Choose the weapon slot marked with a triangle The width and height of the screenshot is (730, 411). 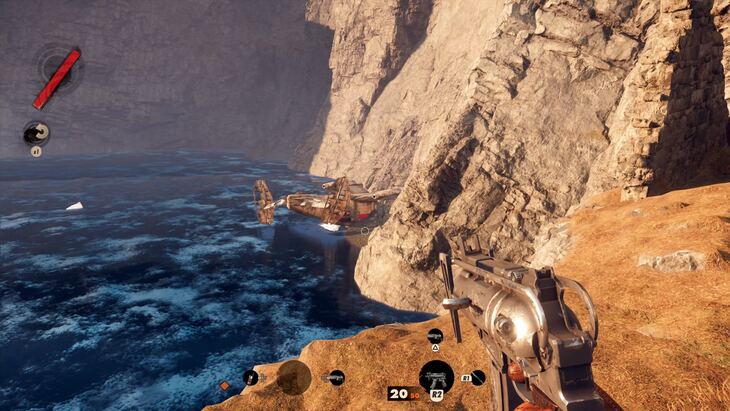(434, 336)
